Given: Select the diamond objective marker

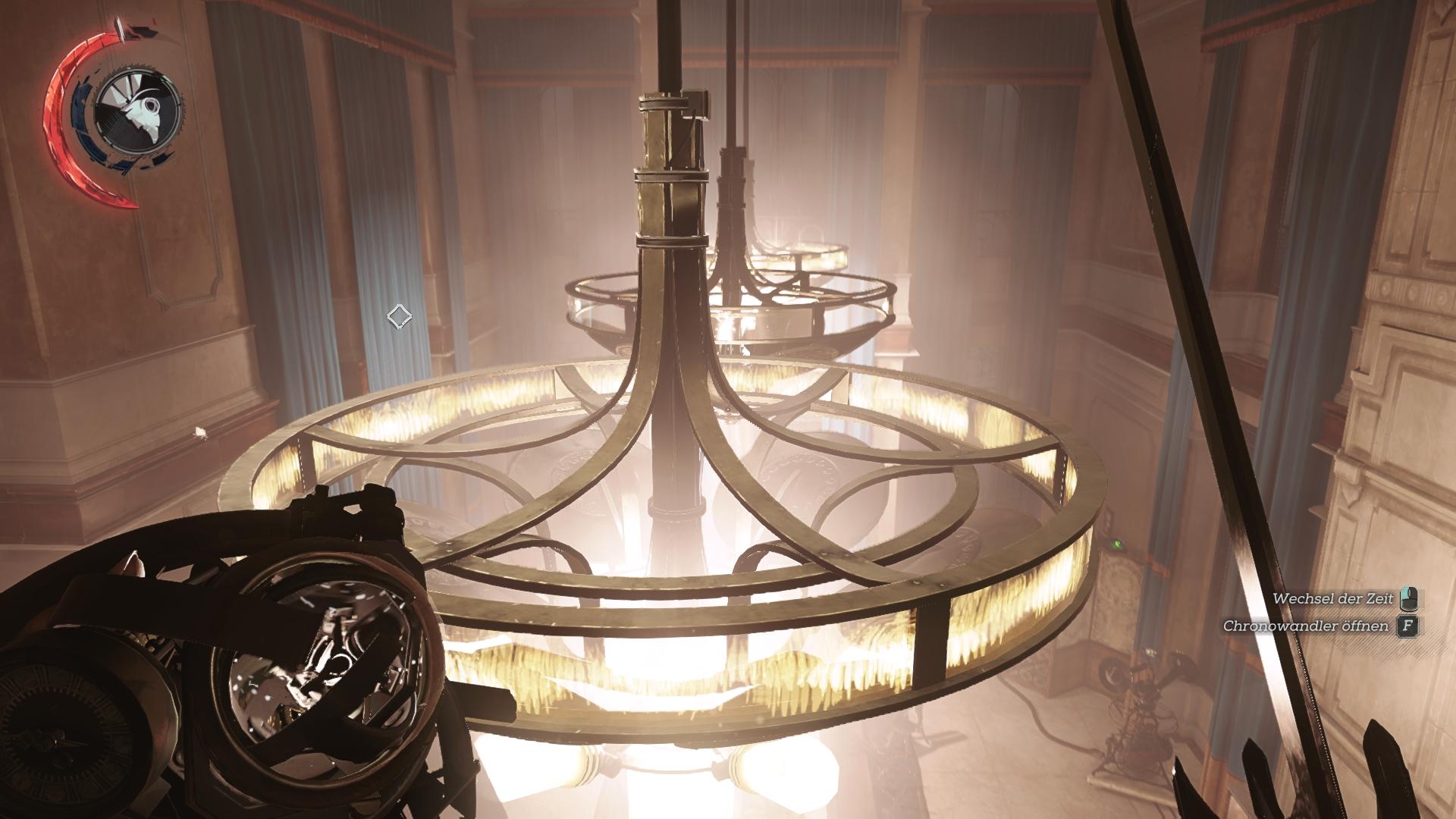Looking at the screenshot, I should [x=399, y=316].
